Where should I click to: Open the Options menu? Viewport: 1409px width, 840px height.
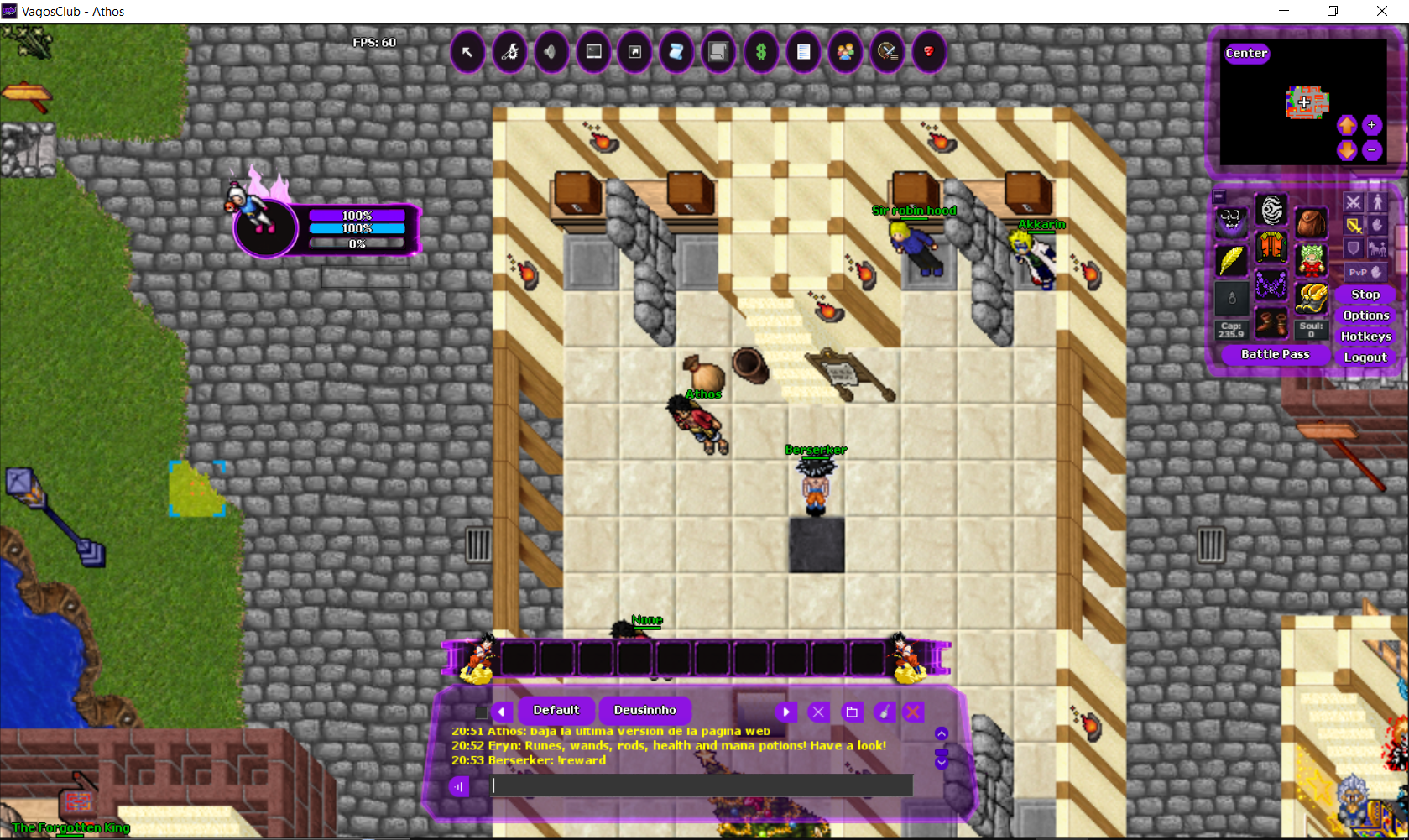pos(1365,316)
